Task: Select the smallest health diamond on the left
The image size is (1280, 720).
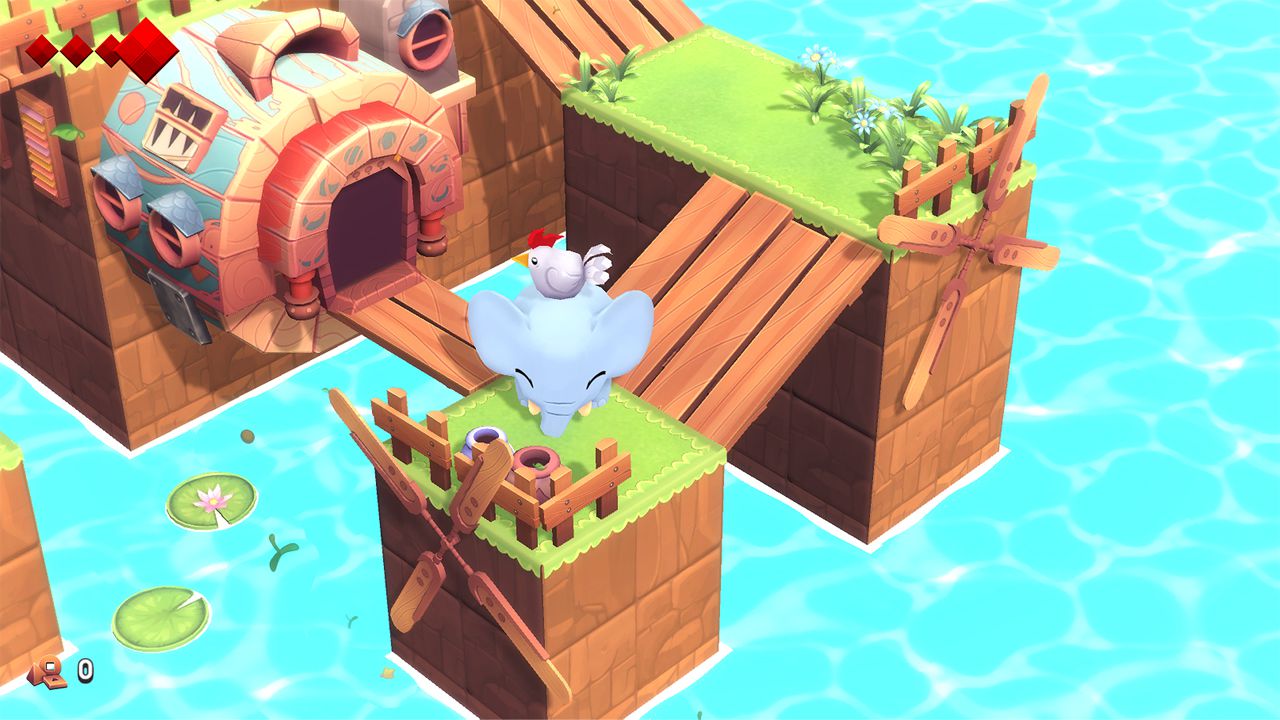Action: pyautogui.click(x=42, y=51)
